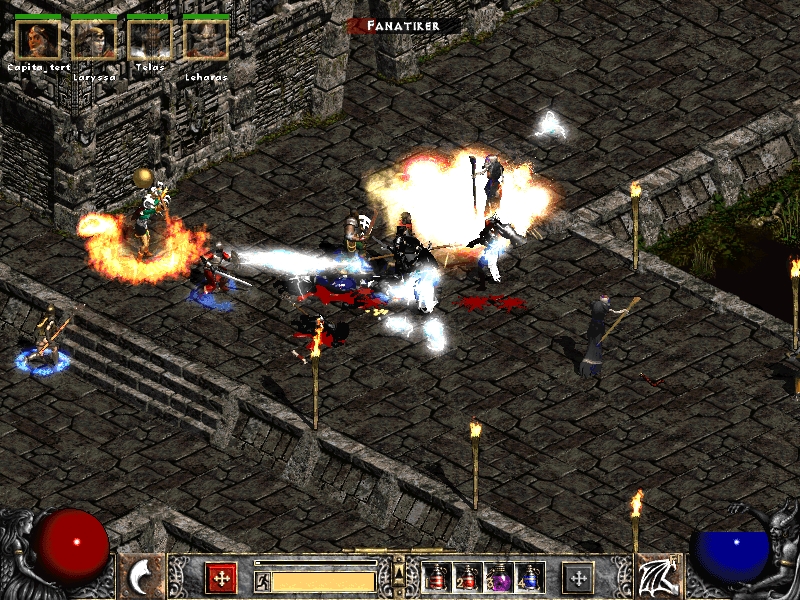This screenshot has height=600, width=800.
Task: Click the red new stats button
Action: [x=221, y=578]
